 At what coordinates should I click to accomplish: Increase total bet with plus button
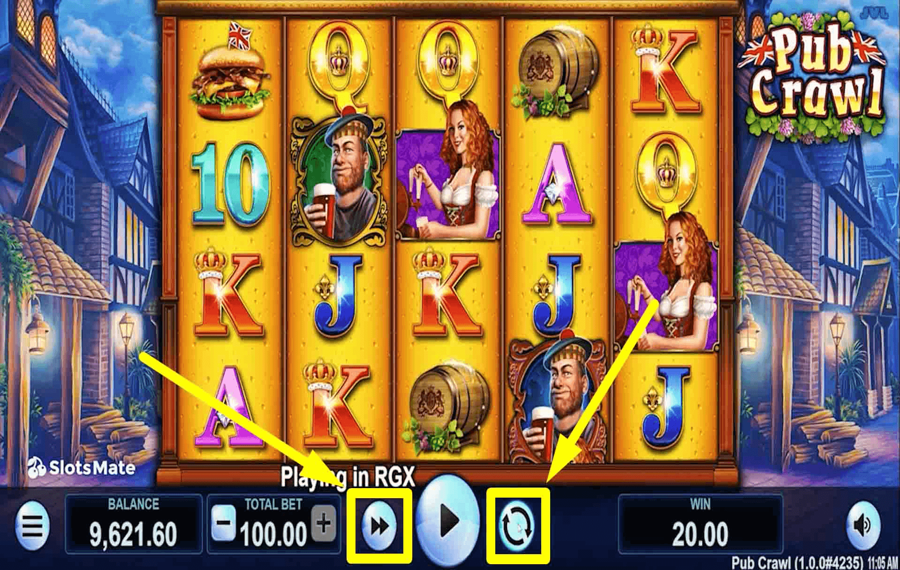[x=323, y=523]
